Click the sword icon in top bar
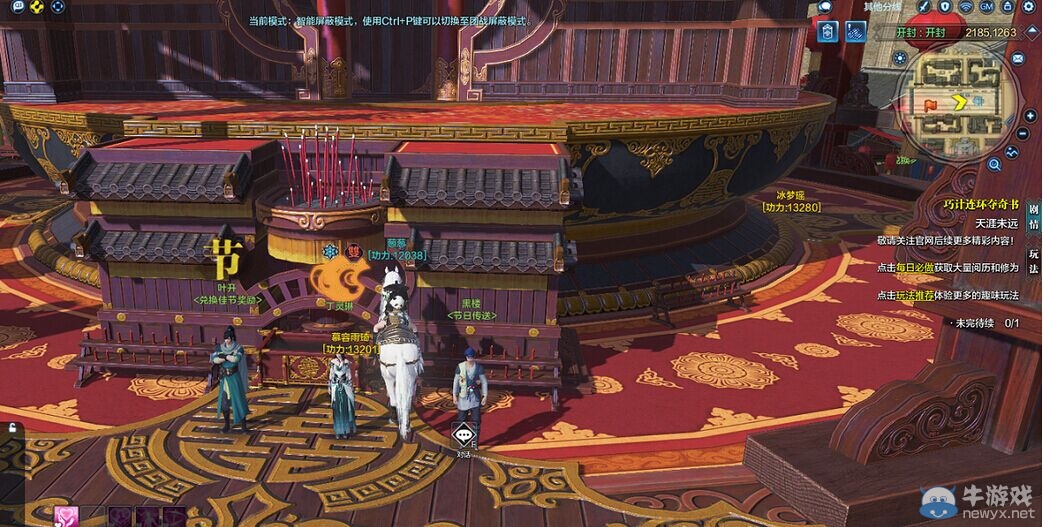1043x527 pixels. click(x=924, y=7)
